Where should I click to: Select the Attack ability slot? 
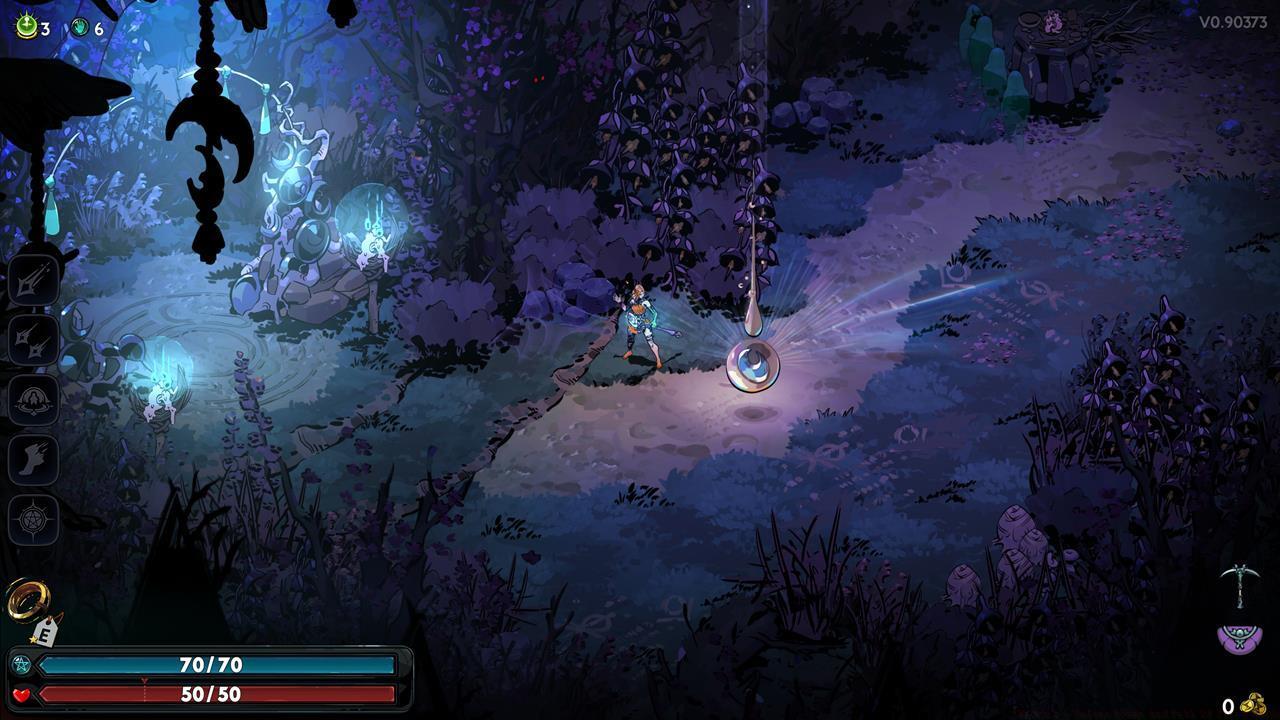[34, 279]
